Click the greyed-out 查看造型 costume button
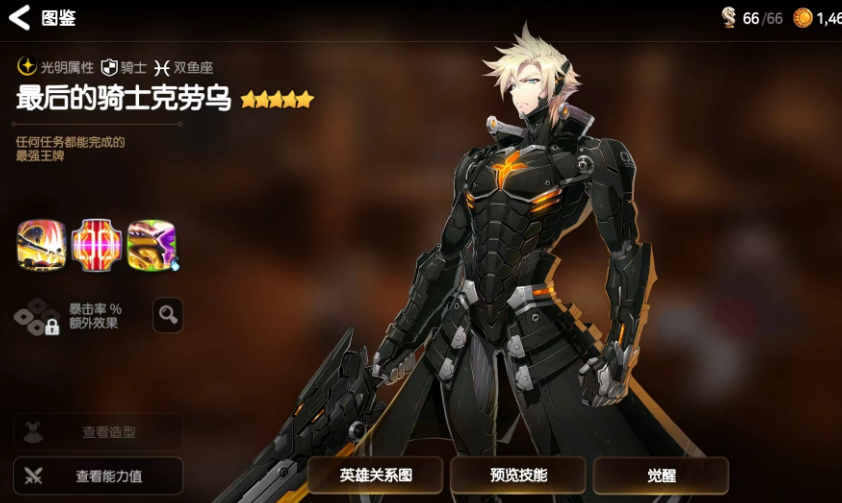The width and height of the screenshot is (842, 503). (x=98, y=432)
